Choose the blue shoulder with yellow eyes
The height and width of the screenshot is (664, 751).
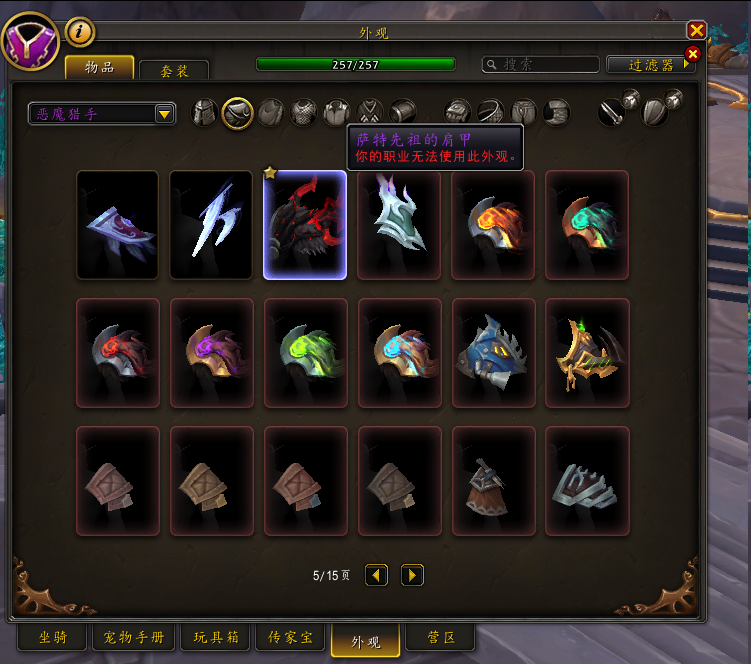pyautogui.click(x=493, y=353)
